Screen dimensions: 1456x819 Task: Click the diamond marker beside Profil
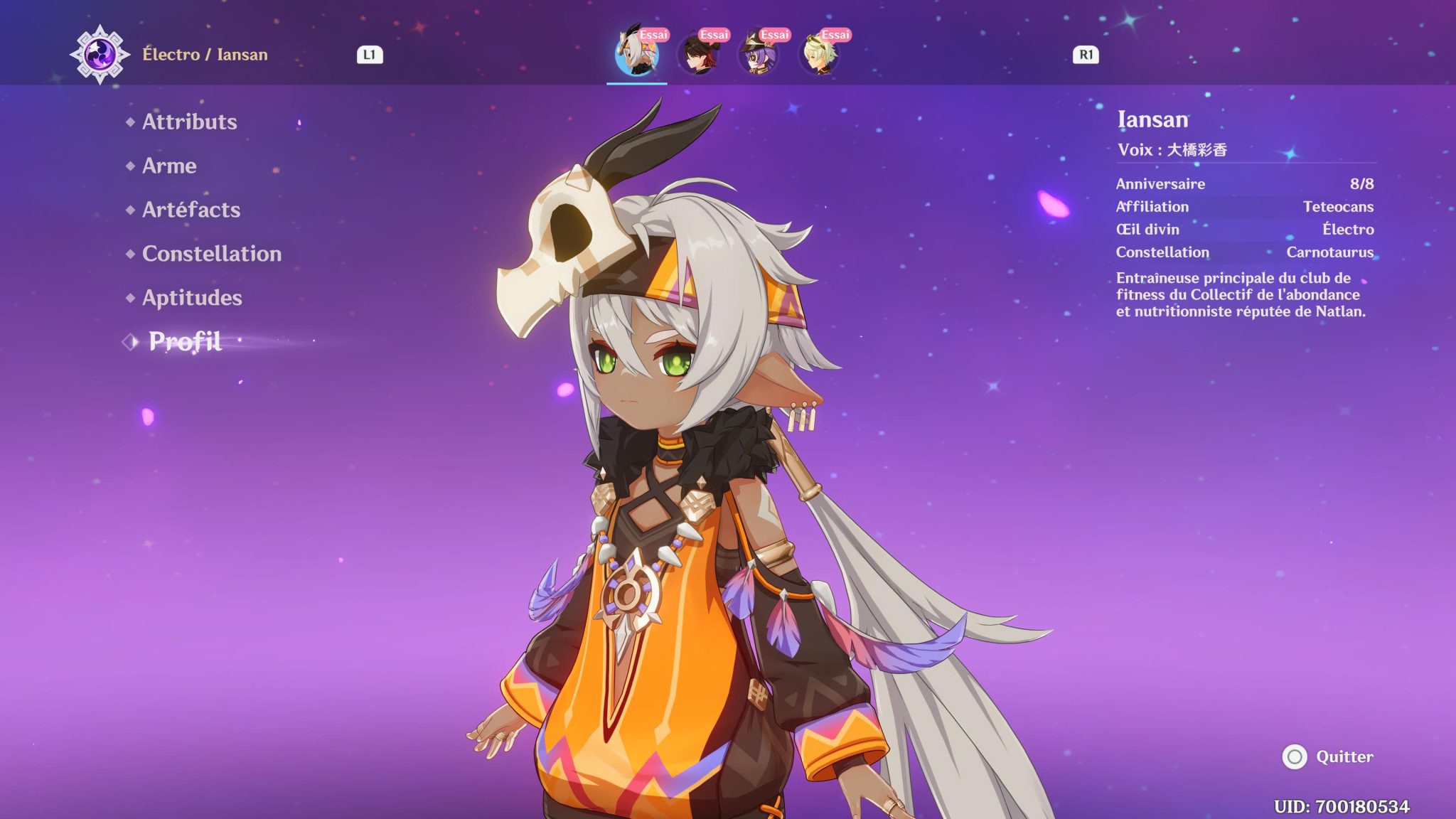tap(129, 343)
